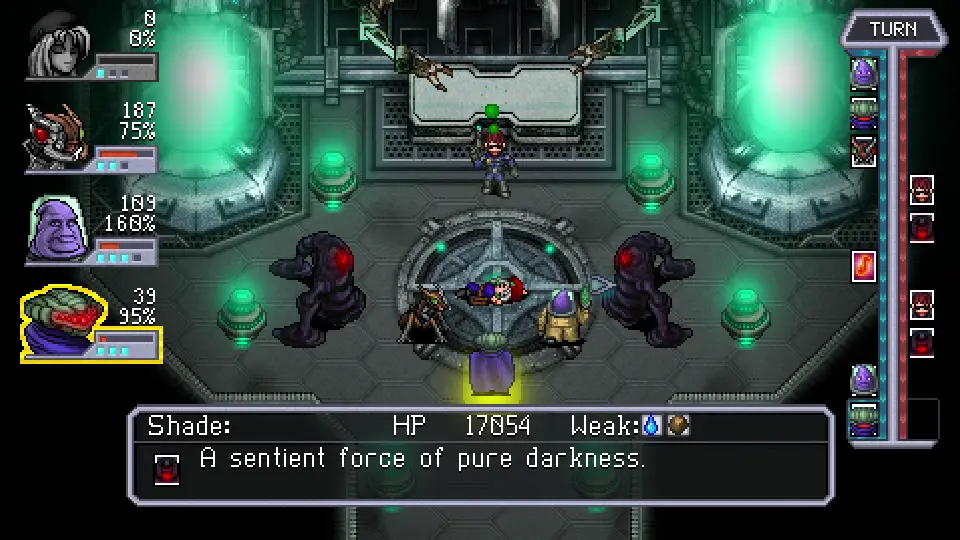Select the music note icon in the turn order
The height and width of the screenshot is (540, 960).
(x=863, y=266)
